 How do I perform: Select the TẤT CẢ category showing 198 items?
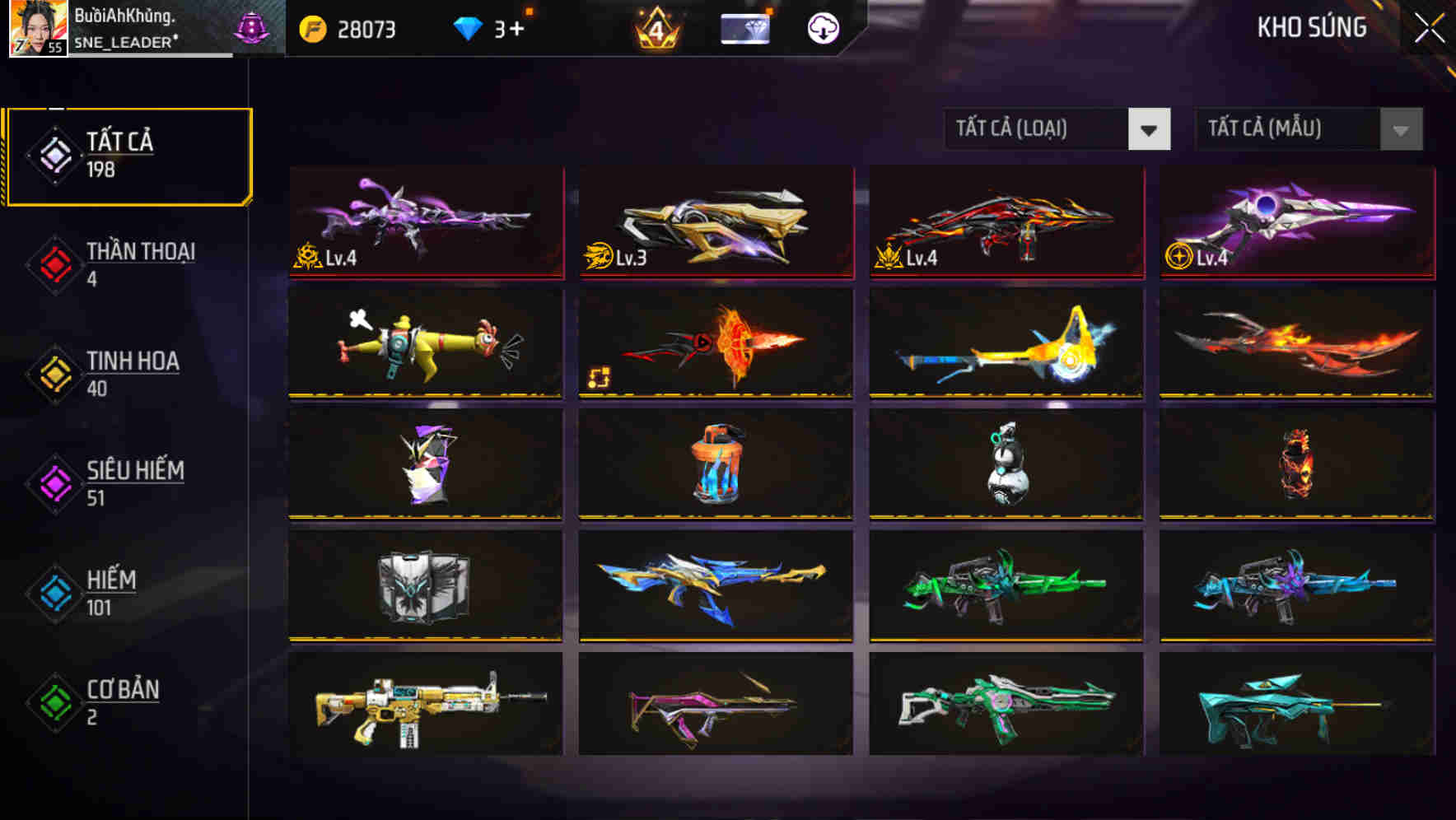tap(128, 154)
